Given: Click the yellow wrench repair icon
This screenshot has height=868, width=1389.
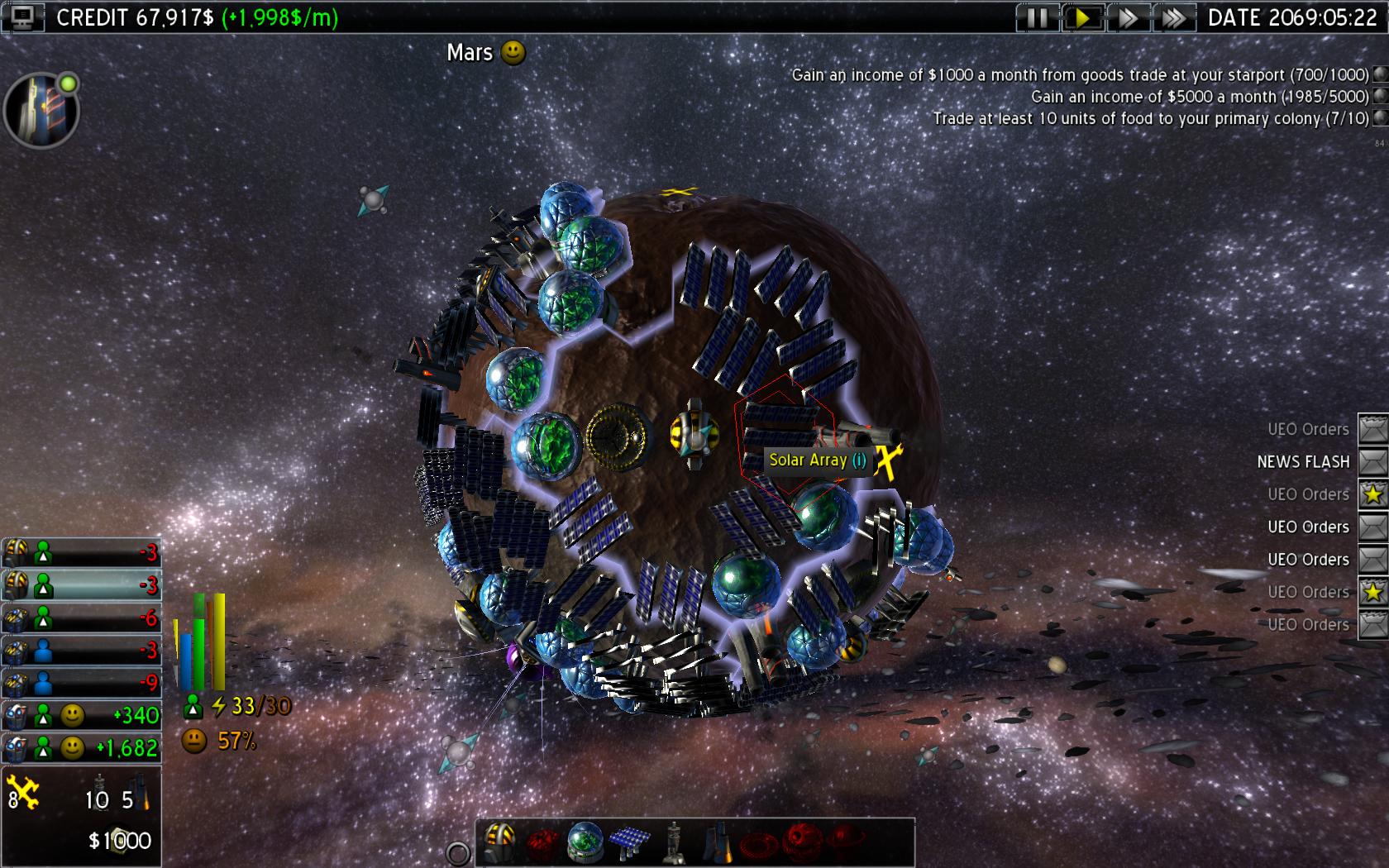Looking at the screenshot, I should click(x=24, y=793).
